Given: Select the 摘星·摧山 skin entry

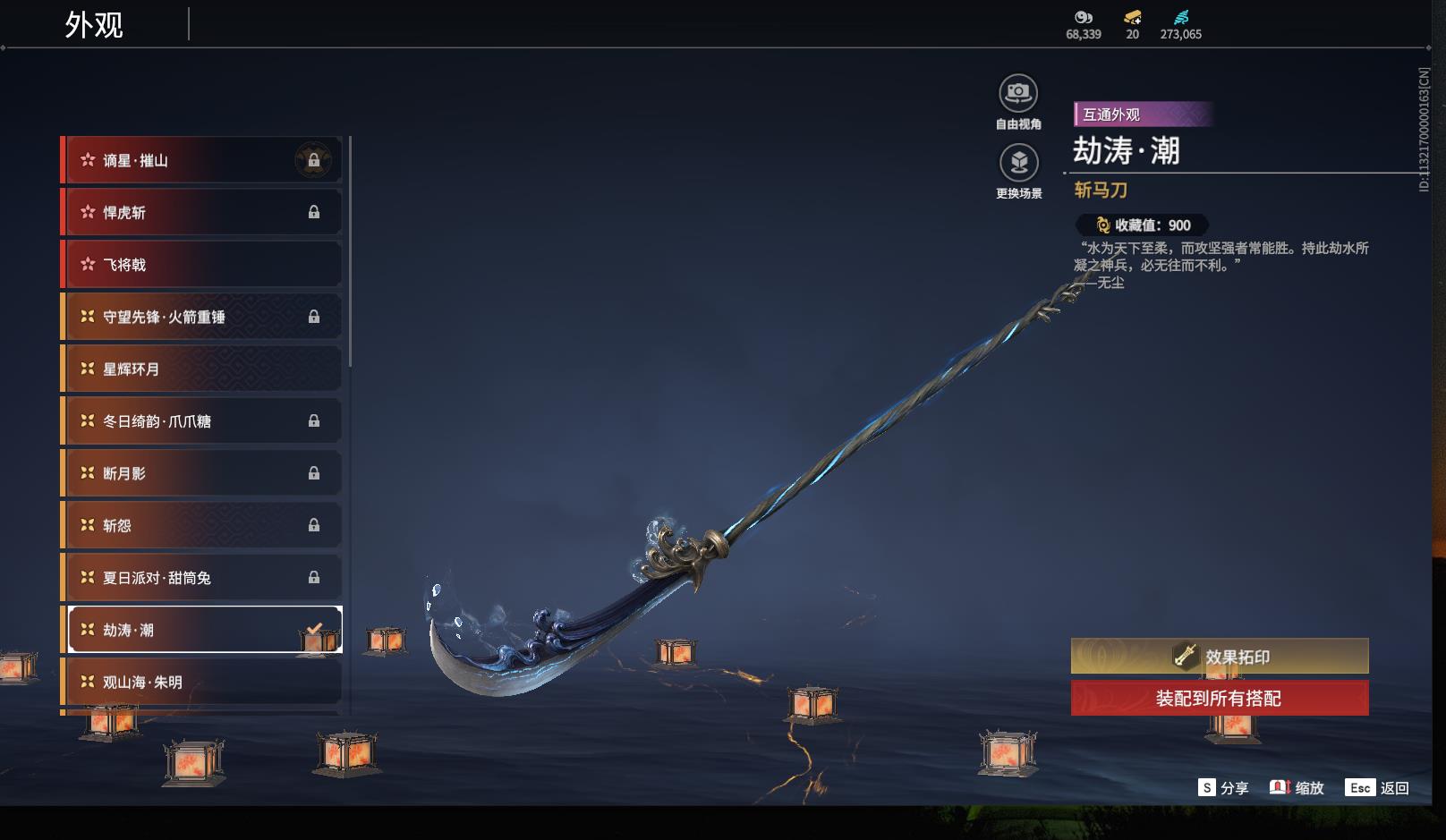Looking at the screenshot, I should coord(201,160).
